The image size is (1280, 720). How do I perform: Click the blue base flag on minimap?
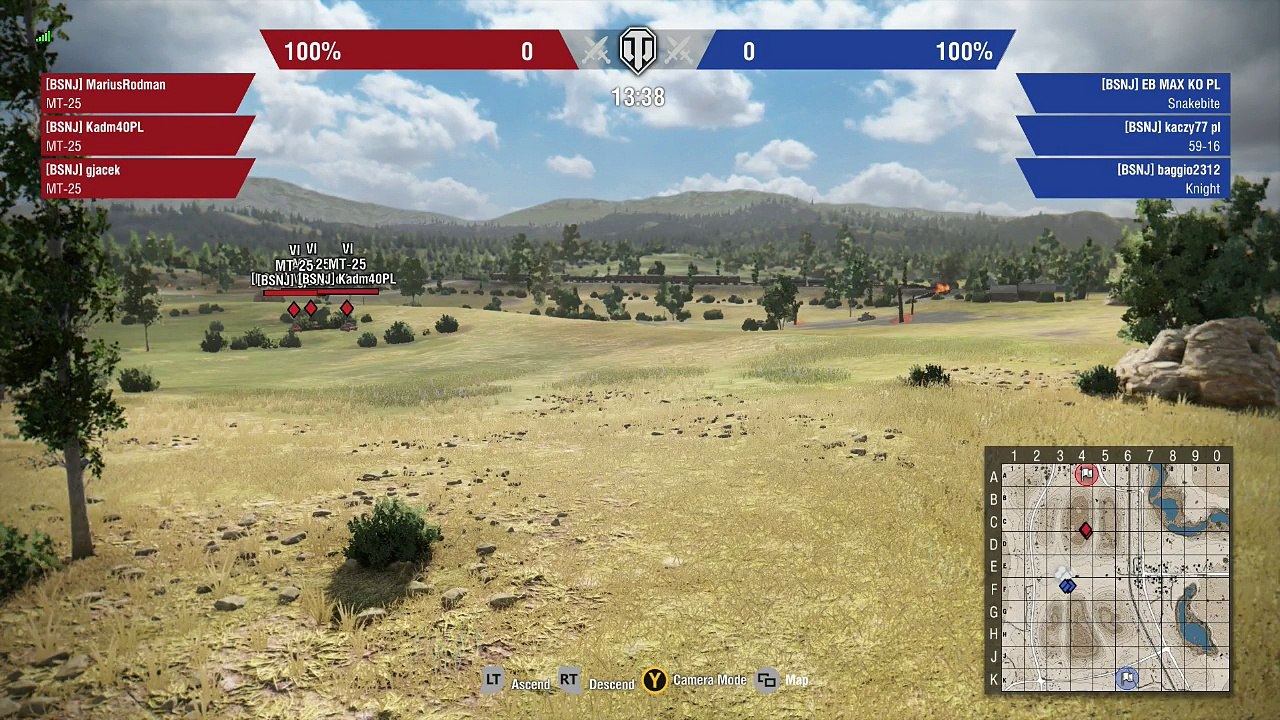click(1127, 678)
